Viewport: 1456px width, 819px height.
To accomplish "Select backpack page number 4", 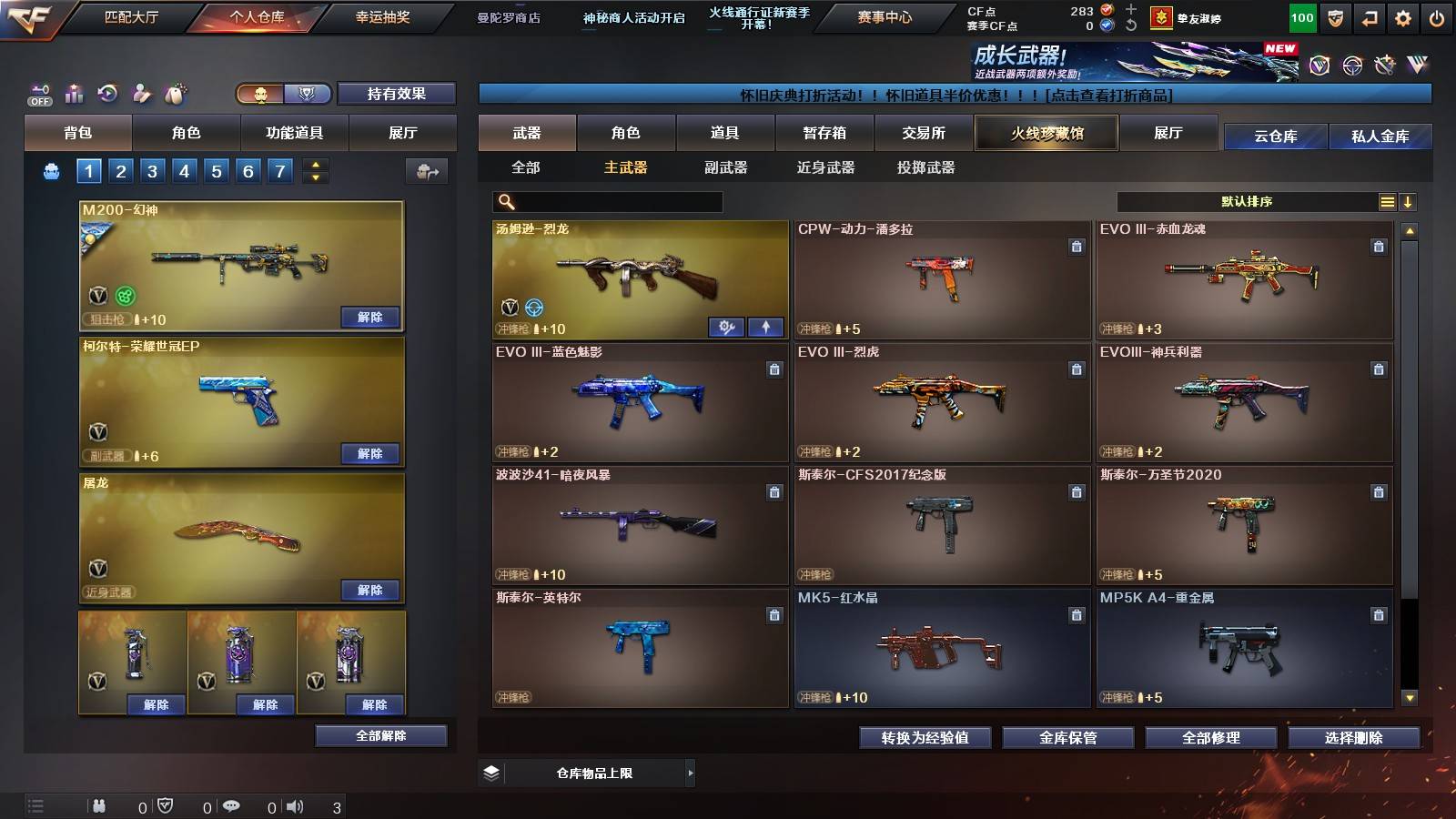I will pyautogui.click(x=184, y=170).
